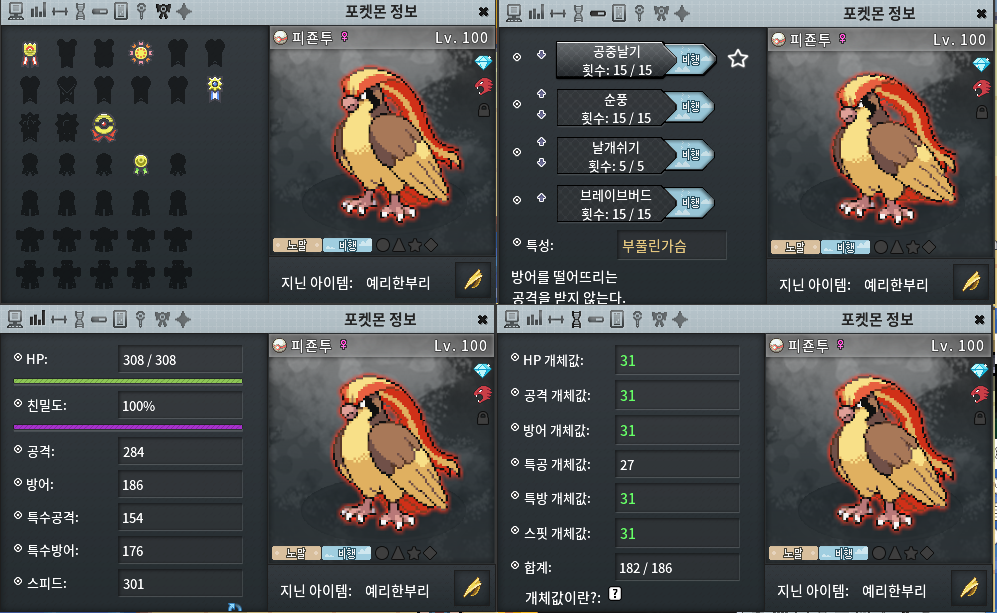Choose the 날개쉬기 move entry
This screenshot has width=997, height=613.
610,156
